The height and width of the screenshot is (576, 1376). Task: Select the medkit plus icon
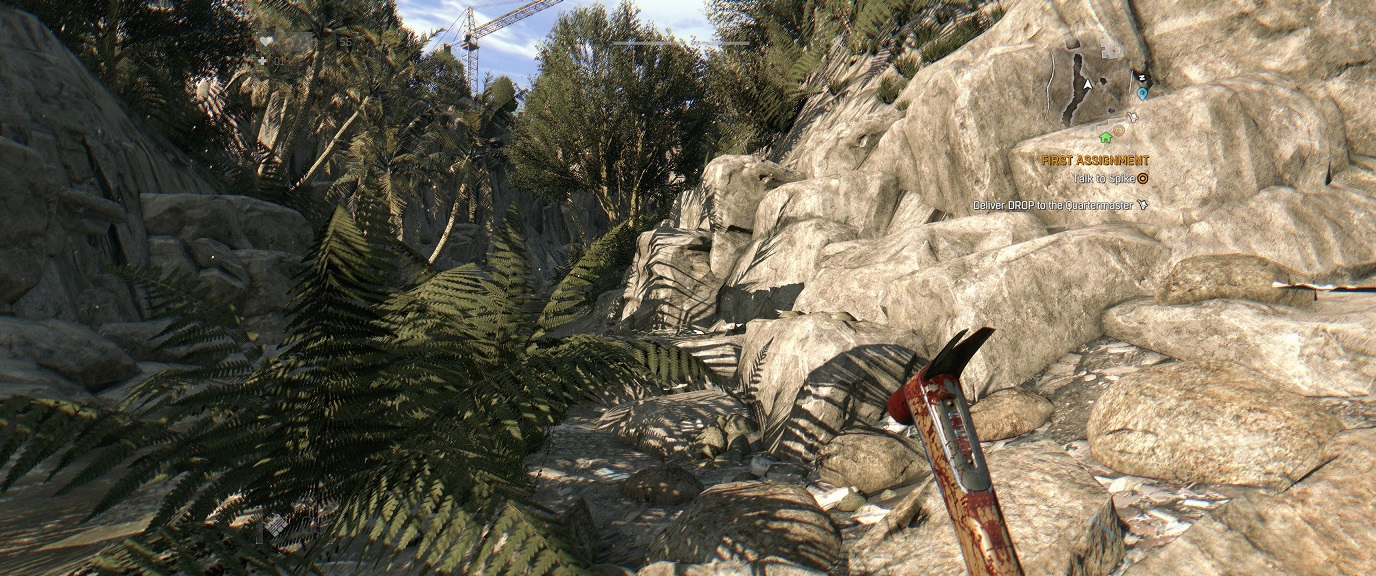click(x=262, y=61)
